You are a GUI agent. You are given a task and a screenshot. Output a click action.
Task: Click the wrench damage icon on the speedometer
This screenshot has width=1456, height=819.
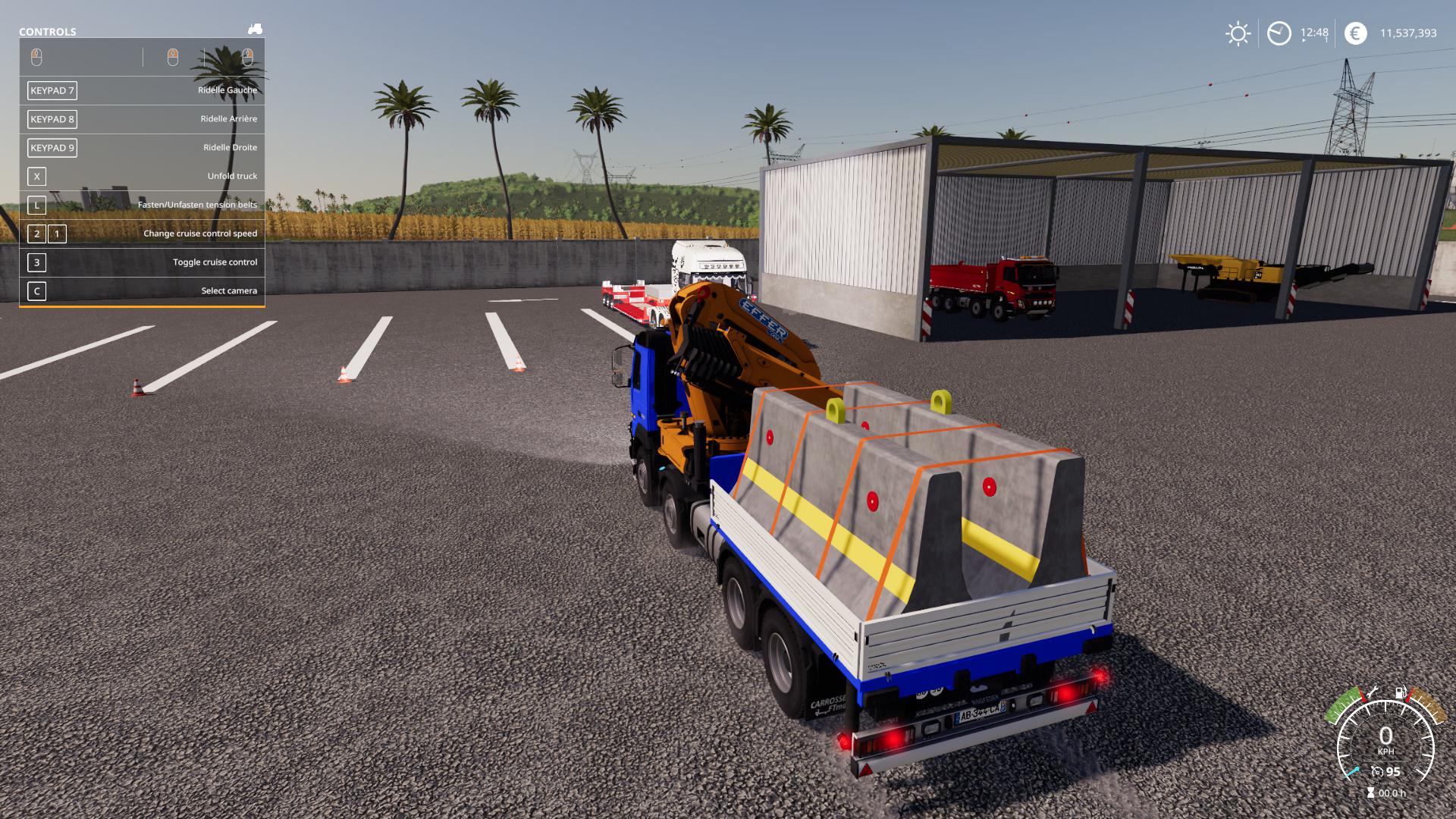1372,691
